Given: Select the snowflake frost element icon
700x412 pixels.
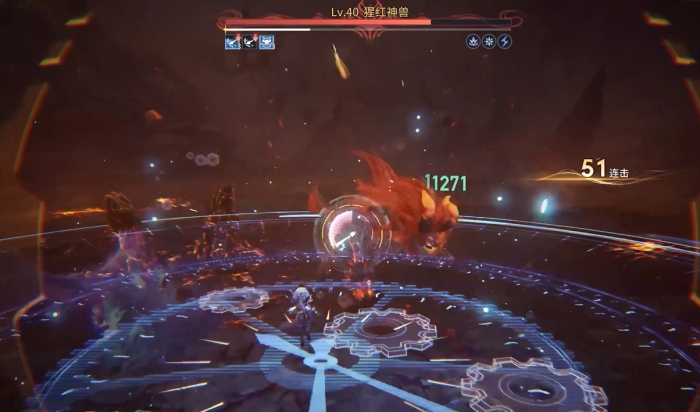Looking at the screenshot, I should tap(489, 42).
